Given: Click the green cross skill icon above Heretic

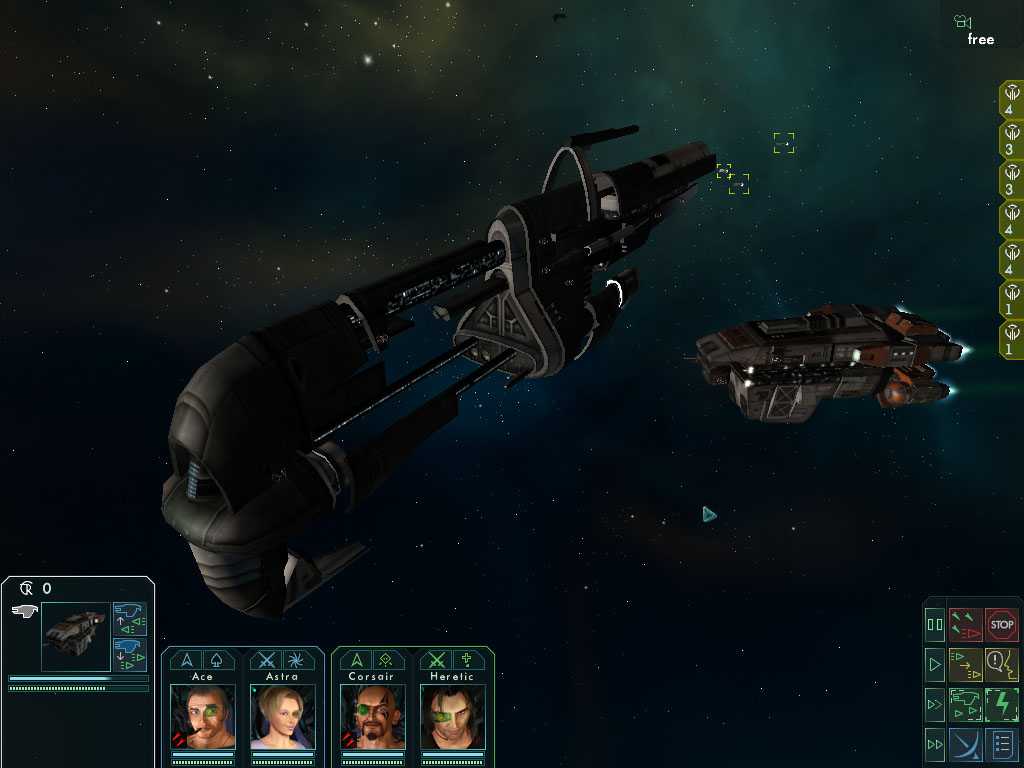Looking at the screenshot, I should pyautogui.click(x=464, y=660).
